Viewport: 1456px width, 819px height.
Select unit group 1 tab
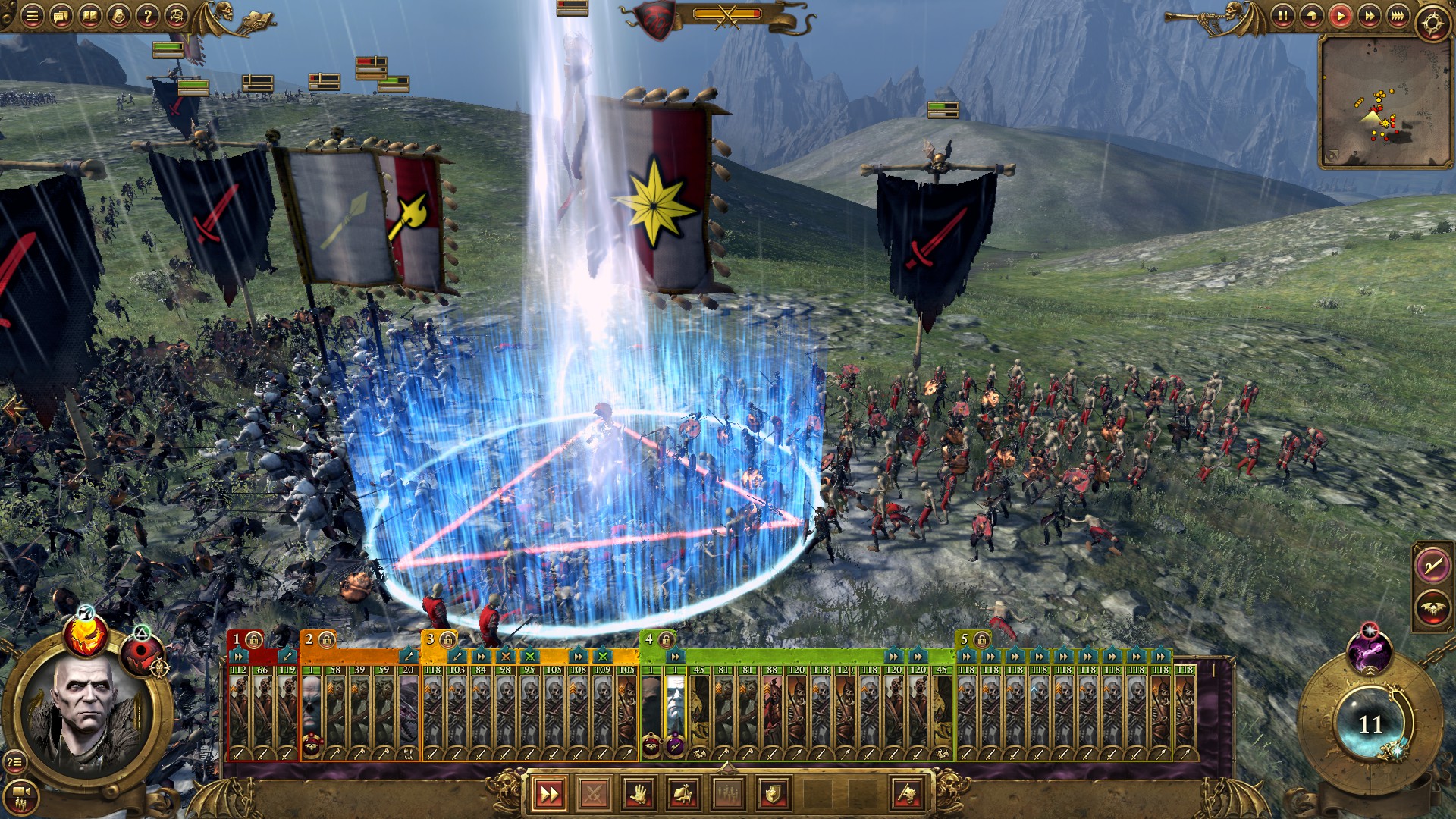237,639
